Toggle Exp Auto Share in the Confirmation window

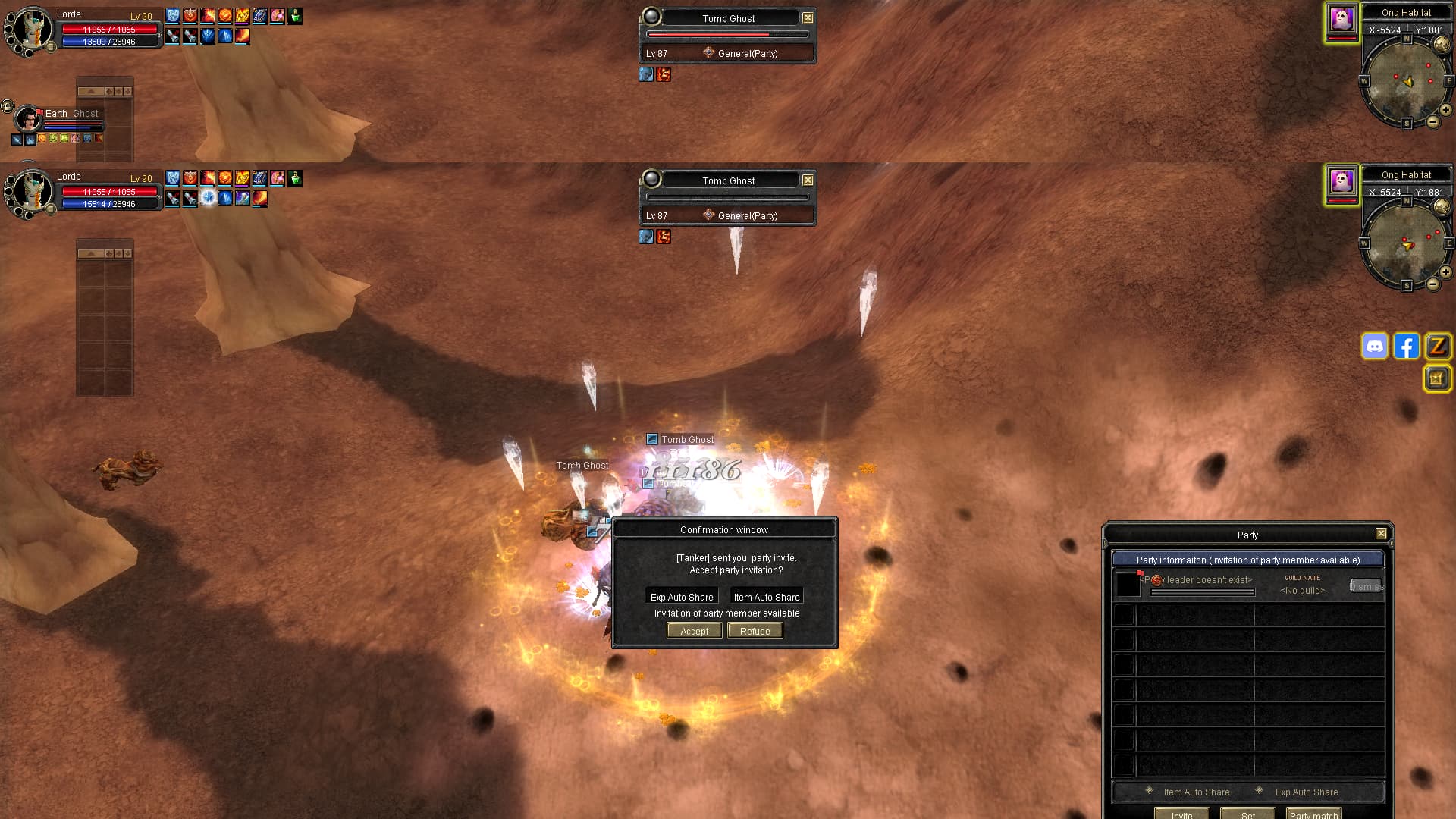click(682, 597)
